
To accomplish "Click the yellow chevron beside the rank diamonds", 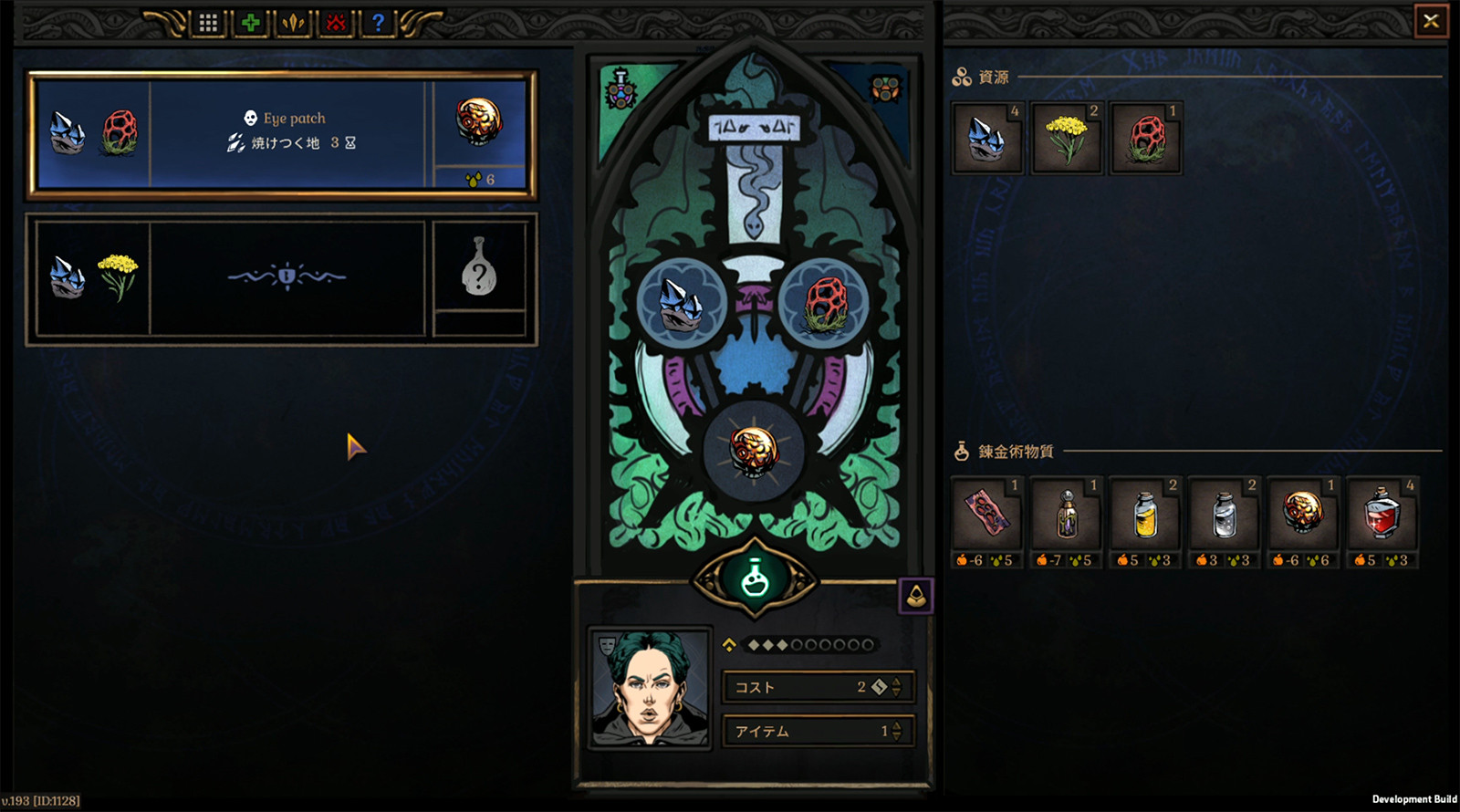I will (x=729, y=645).
